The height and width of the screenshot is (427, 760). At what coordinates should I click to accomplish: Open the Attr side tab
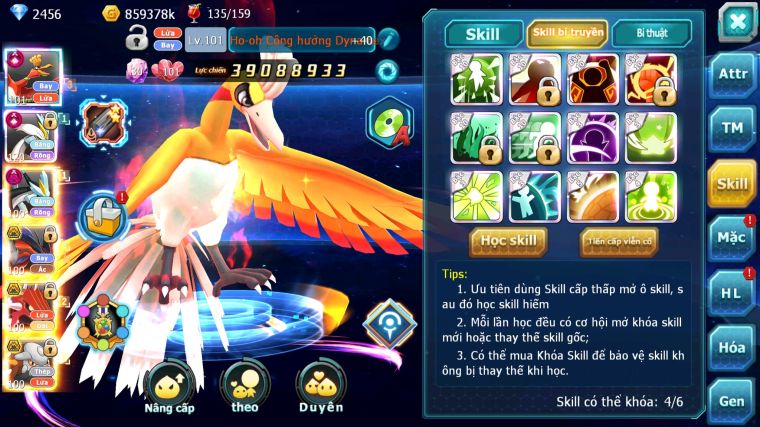click(732, 73)
